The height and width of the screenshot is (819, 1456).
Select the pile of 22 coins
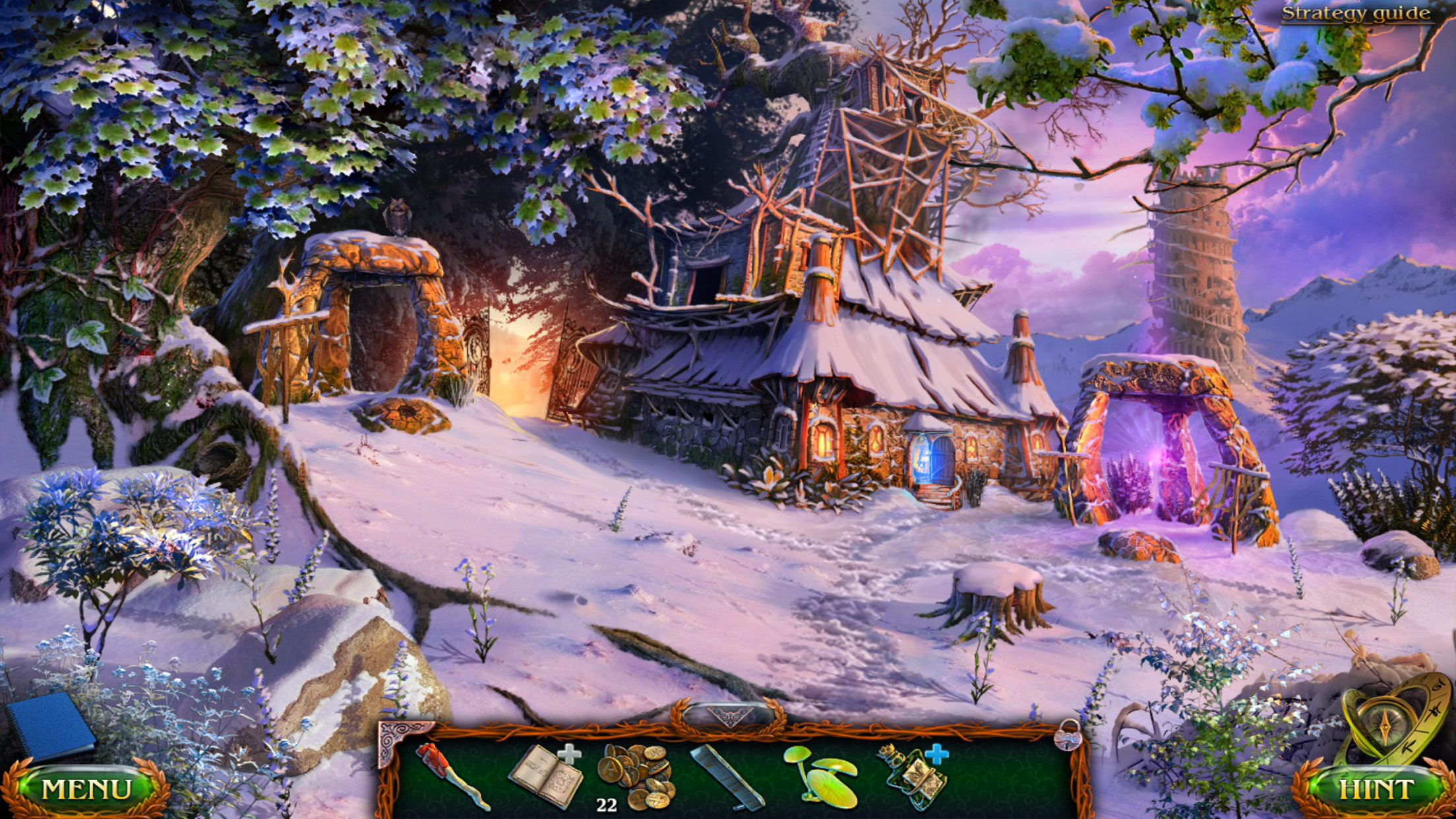point(637,775)
